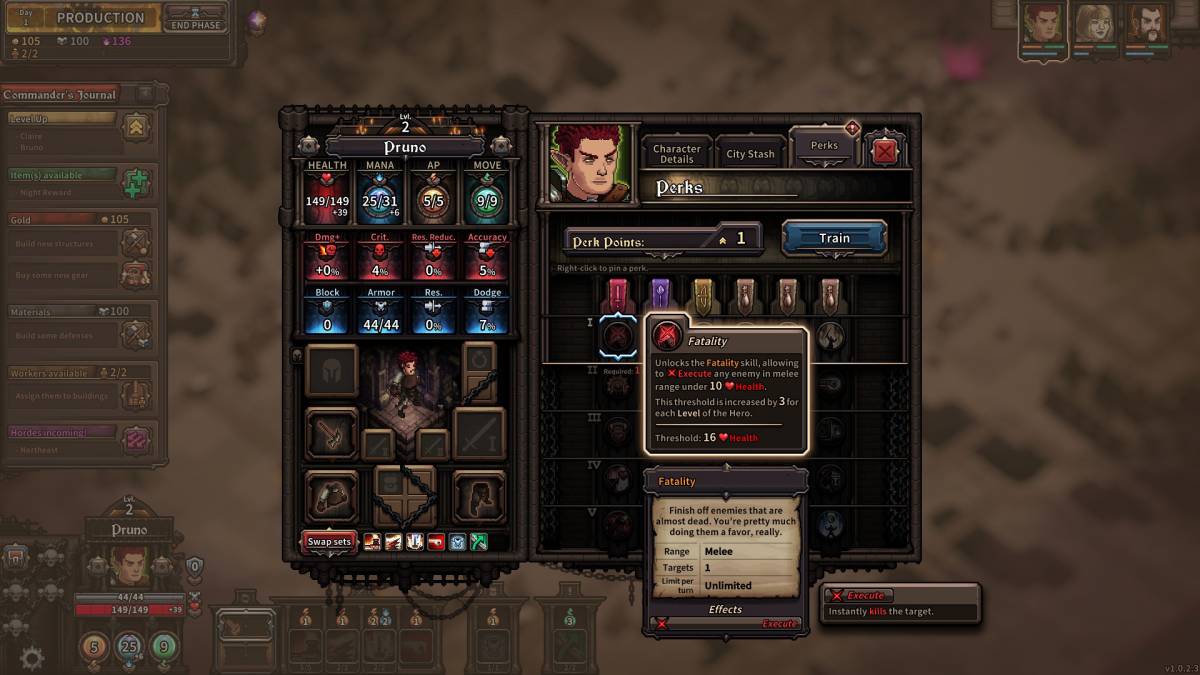Click the blue Train button
The image size is (1200, 675).
coord(834,238)
